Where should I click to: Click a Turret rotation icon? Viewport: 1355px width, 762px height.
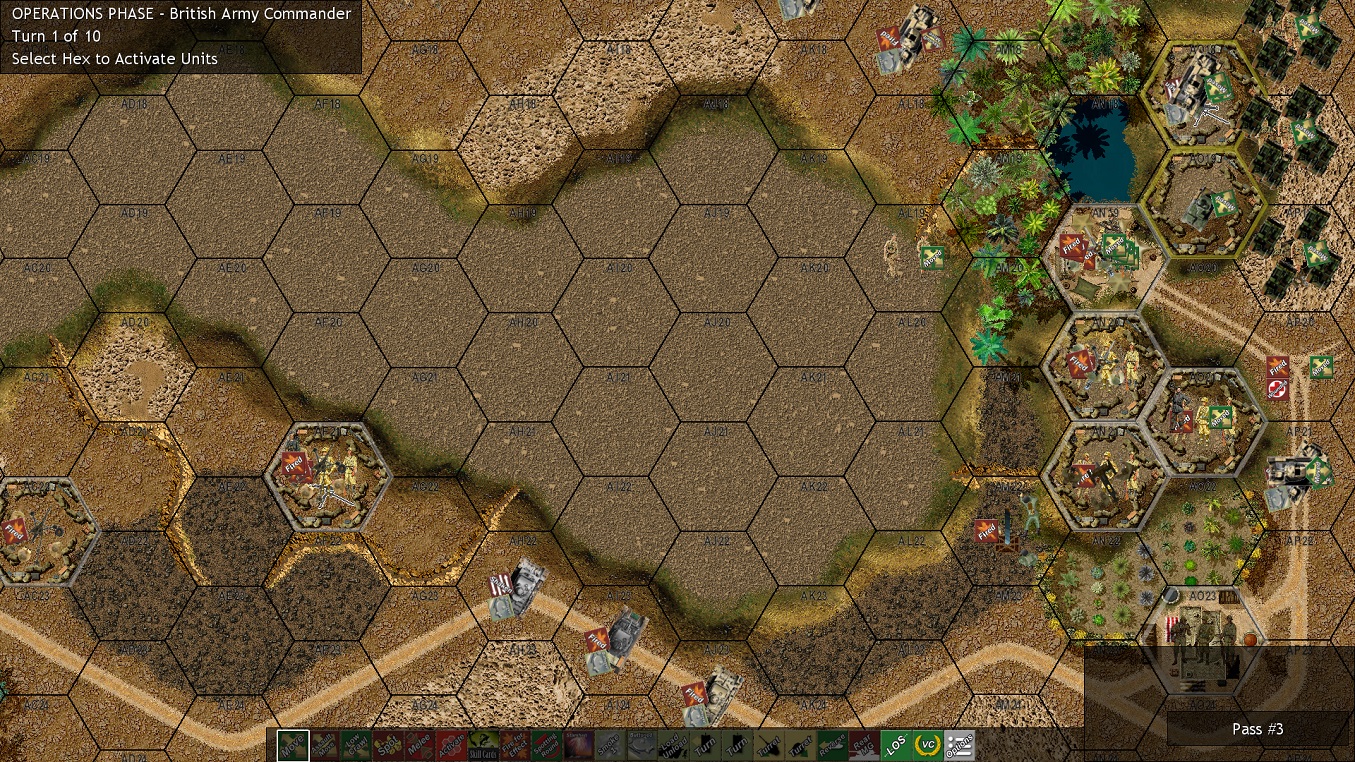coord(771,746)
